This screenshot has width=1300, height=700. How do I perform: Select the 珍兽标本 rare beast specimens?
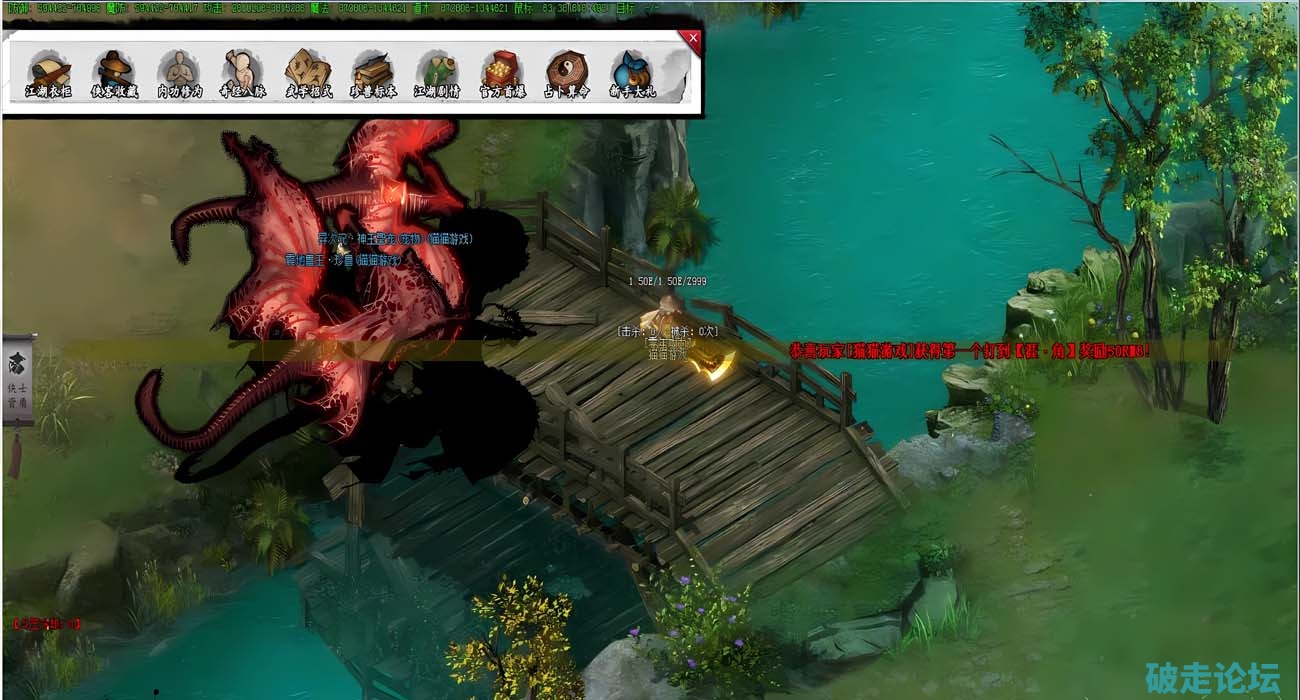tap(373, 72)
